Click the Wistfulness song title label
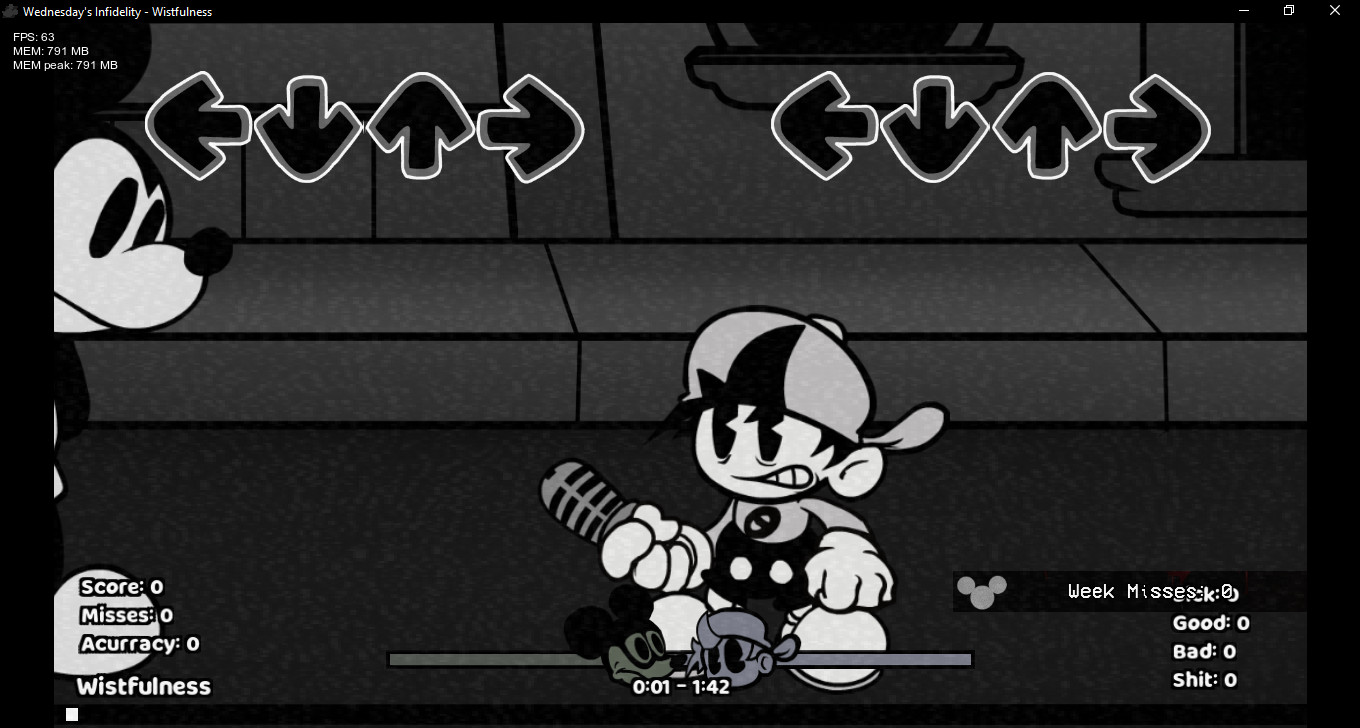The height and width of the screenshot is (728, 1360). pos(143,686)
